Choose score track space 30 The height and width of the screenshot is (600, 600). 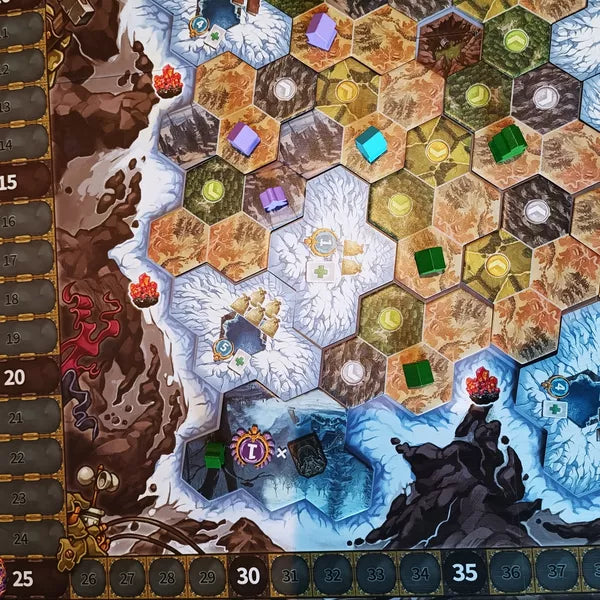point(248,577)
